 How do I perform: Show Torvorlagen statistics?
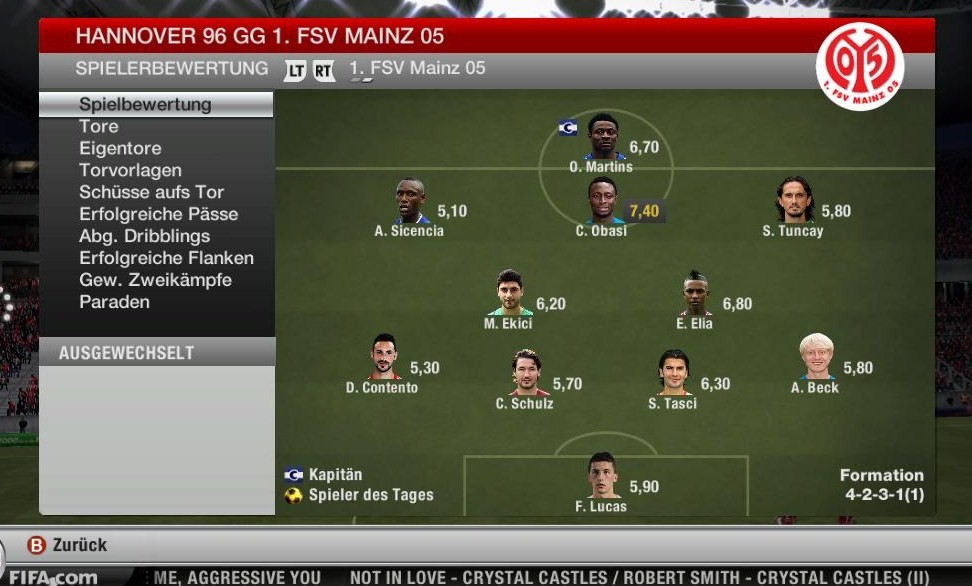(x=130, y=170)
